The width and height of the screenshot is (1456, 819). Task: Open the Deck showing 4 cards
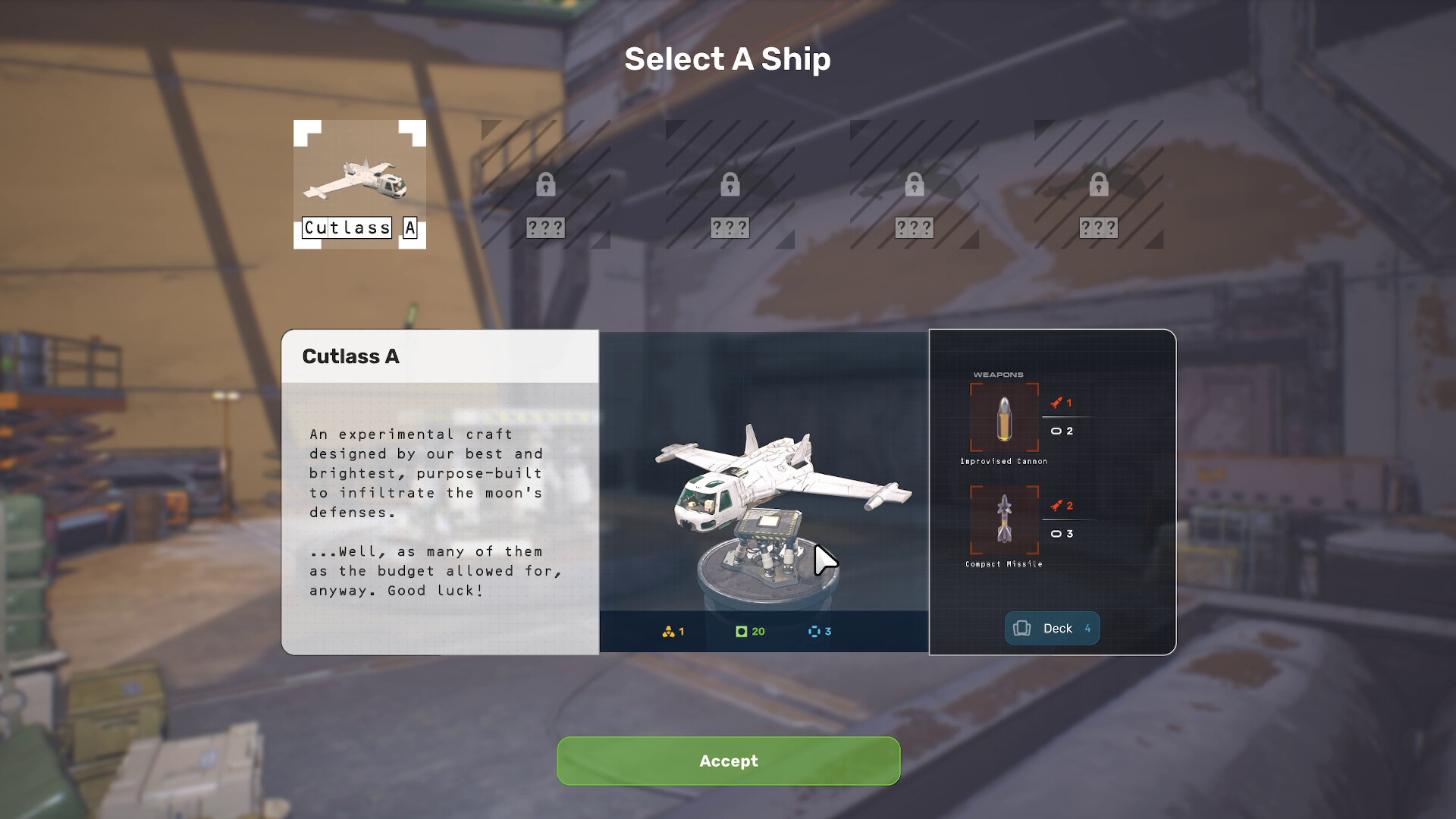1052,628
